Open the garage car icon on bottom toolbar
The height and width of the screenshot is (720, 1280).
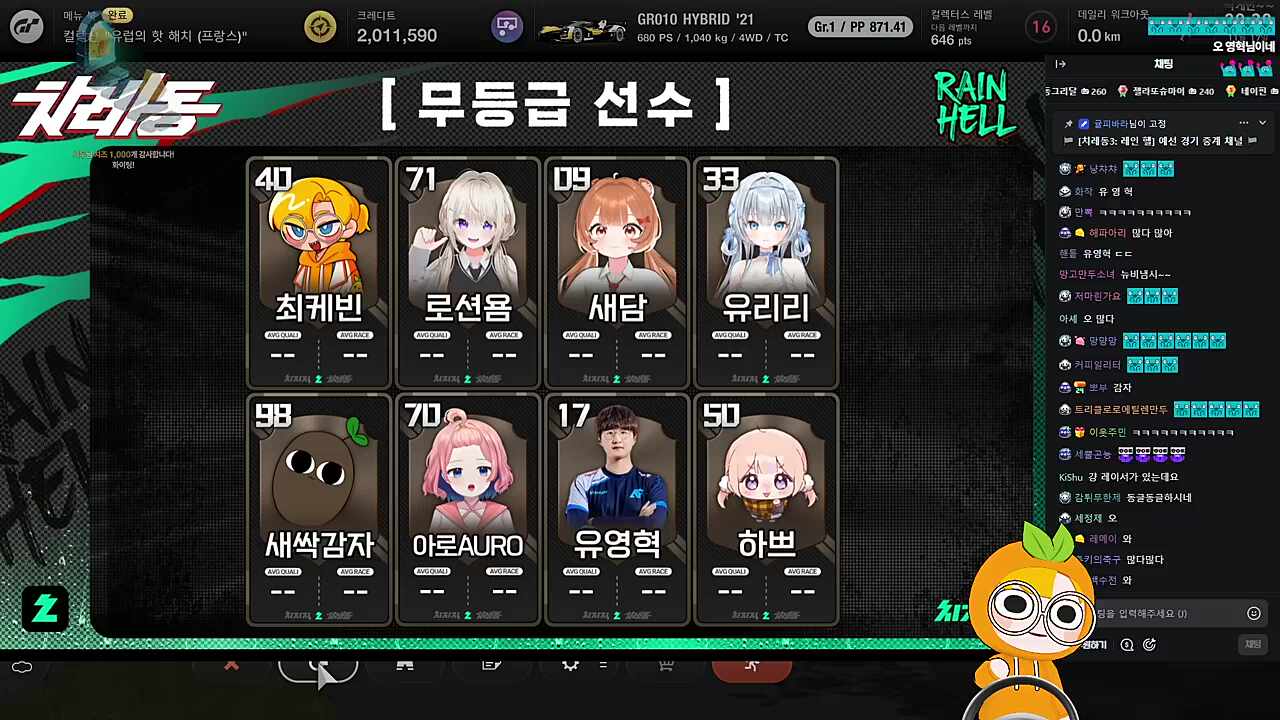pyautogui.click(x=406, y=667)
